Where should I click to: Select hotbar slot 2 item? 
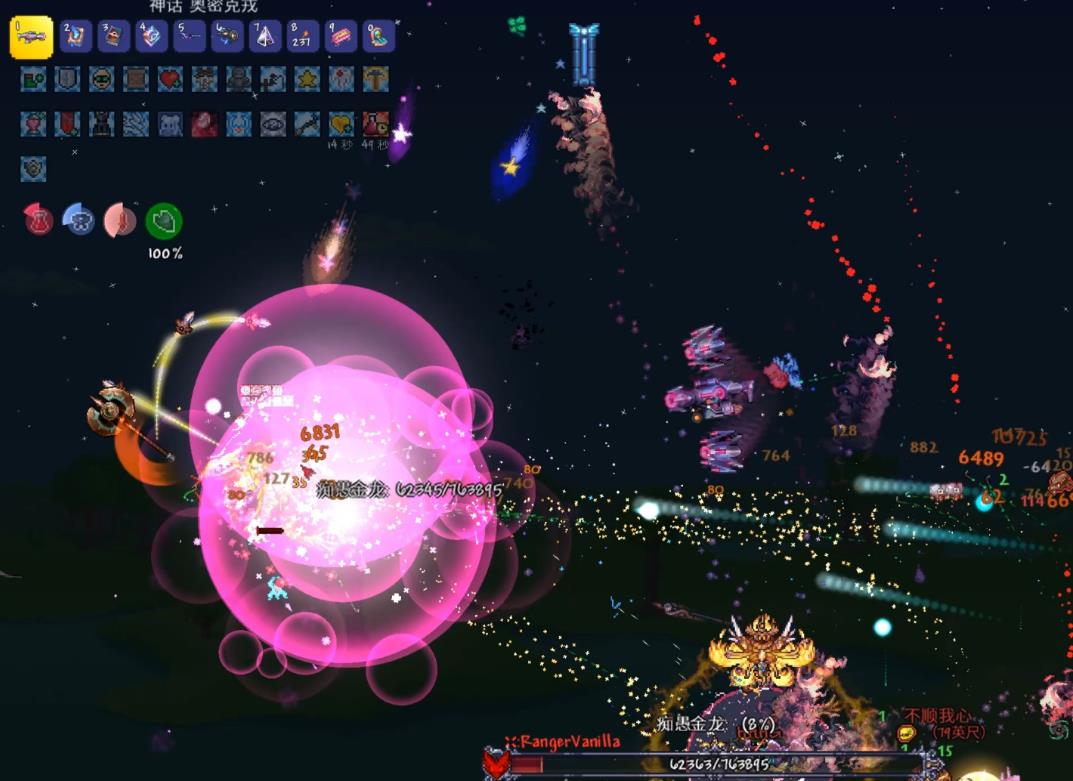point(76,37)
